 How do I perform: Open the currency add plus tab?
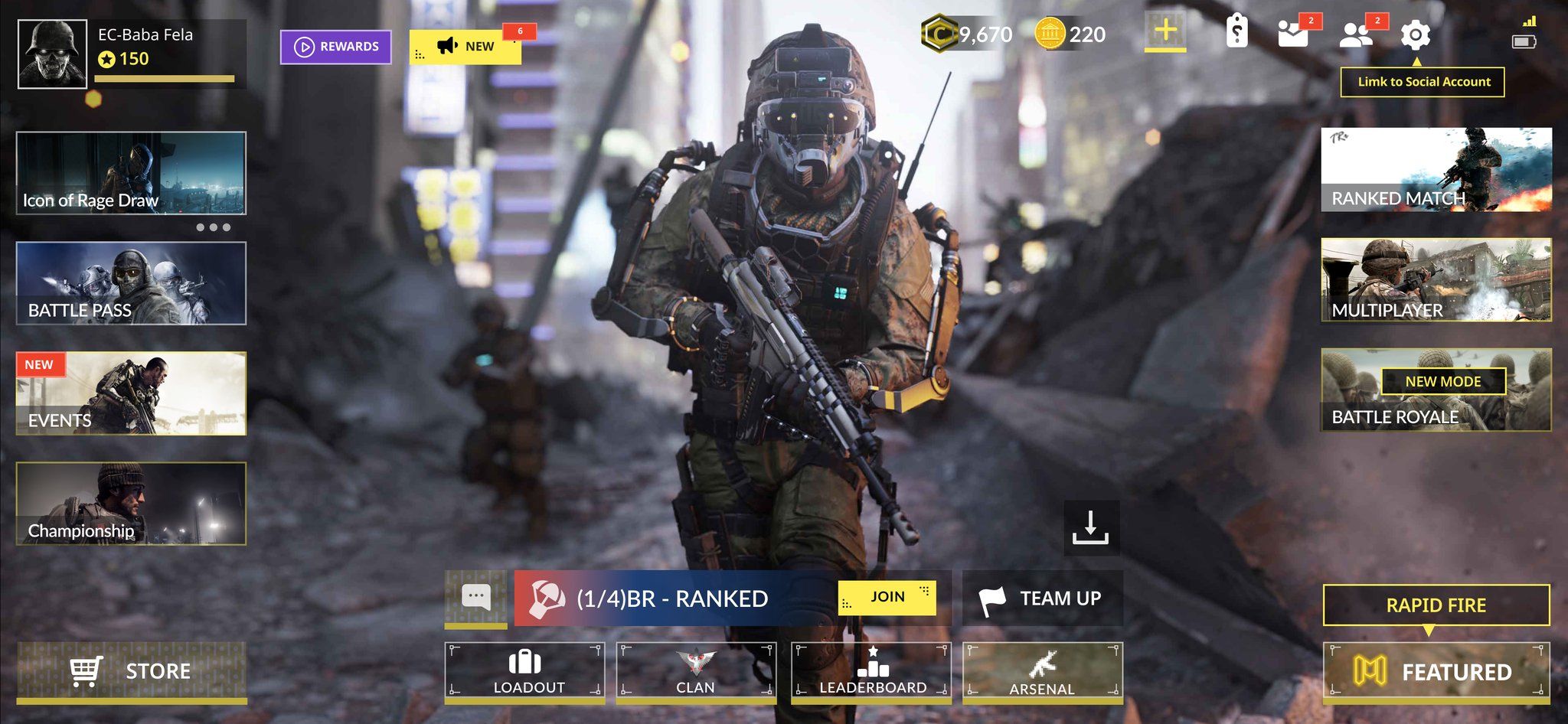[1165, 32]
